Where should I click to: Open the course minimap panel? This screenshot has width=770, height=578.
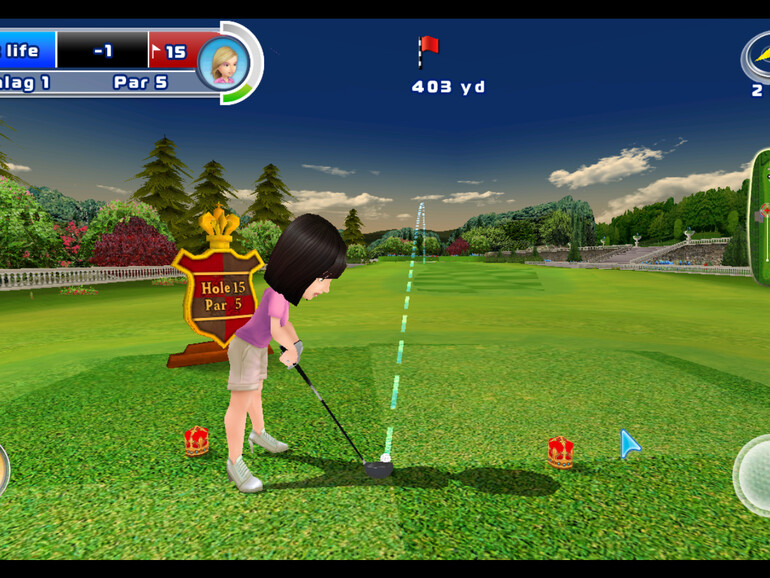point(759,216)
